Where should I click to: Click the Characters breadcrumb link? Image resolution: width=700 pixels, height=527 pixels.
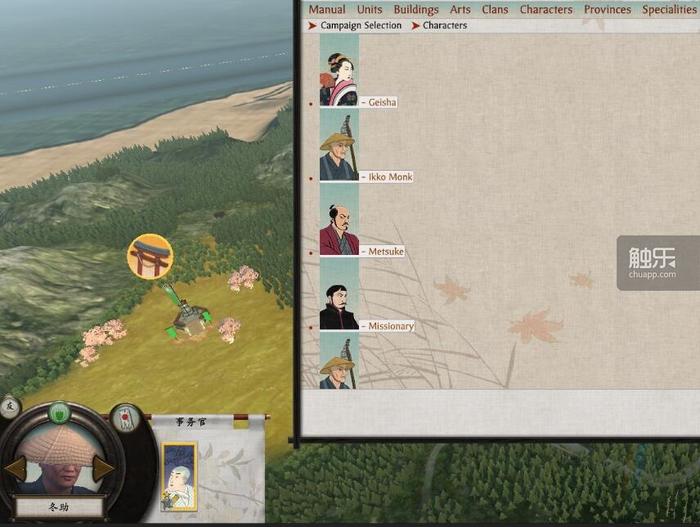tap(445, 26)
